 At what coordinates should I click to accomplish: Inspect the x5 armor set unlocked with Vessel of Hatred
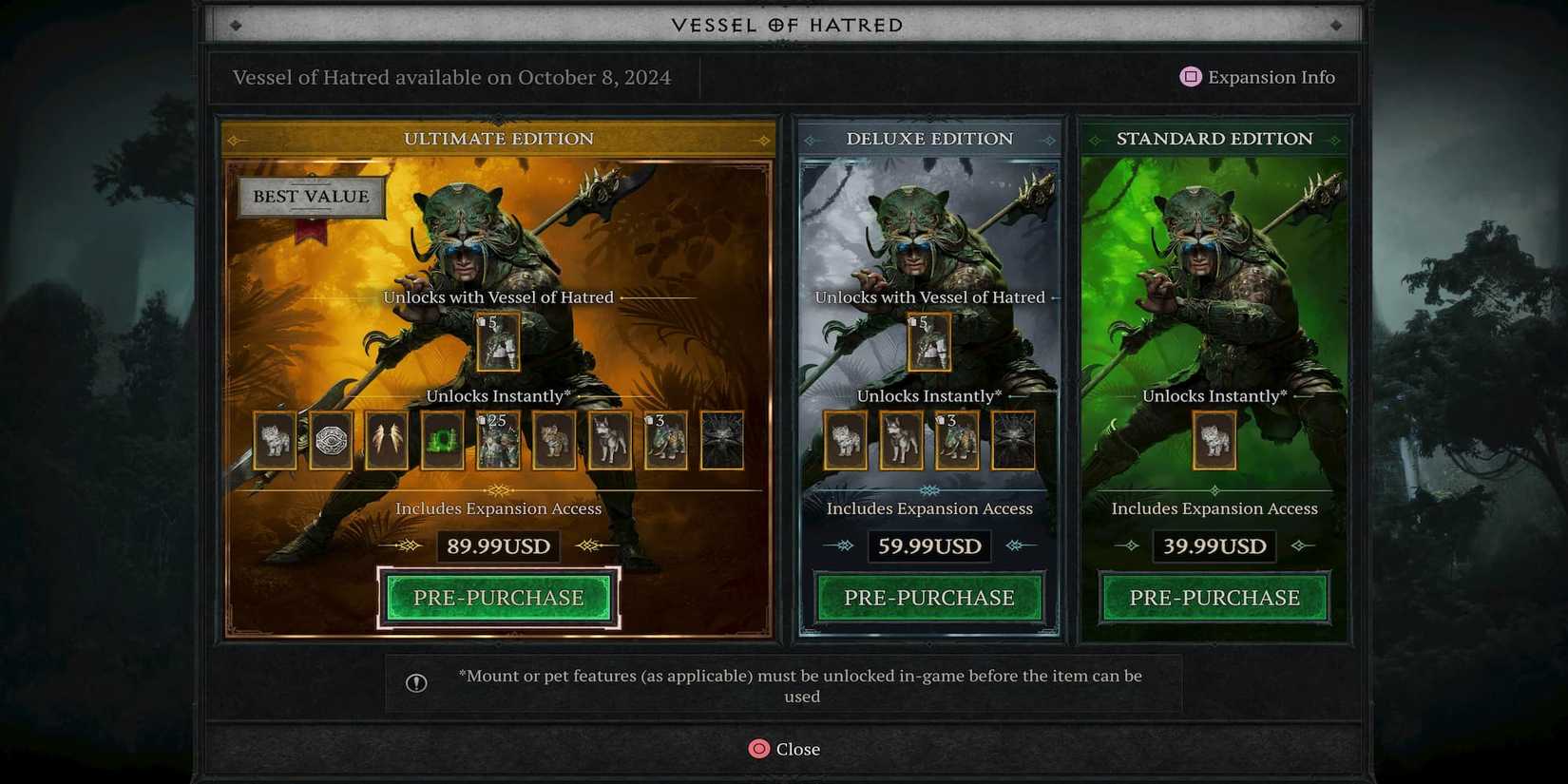pos(499,342)
